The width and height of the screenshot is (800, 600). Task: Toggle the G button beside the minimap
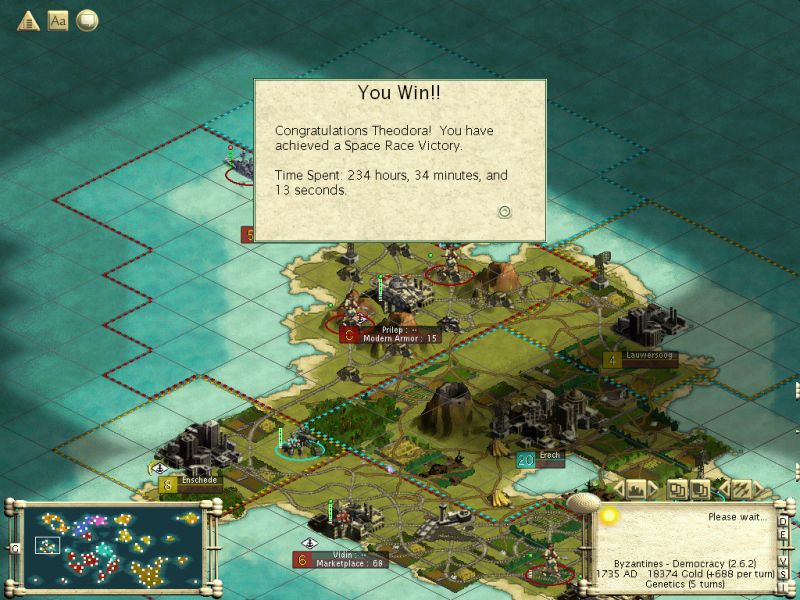pyautogui.click(x=14, y=547)
